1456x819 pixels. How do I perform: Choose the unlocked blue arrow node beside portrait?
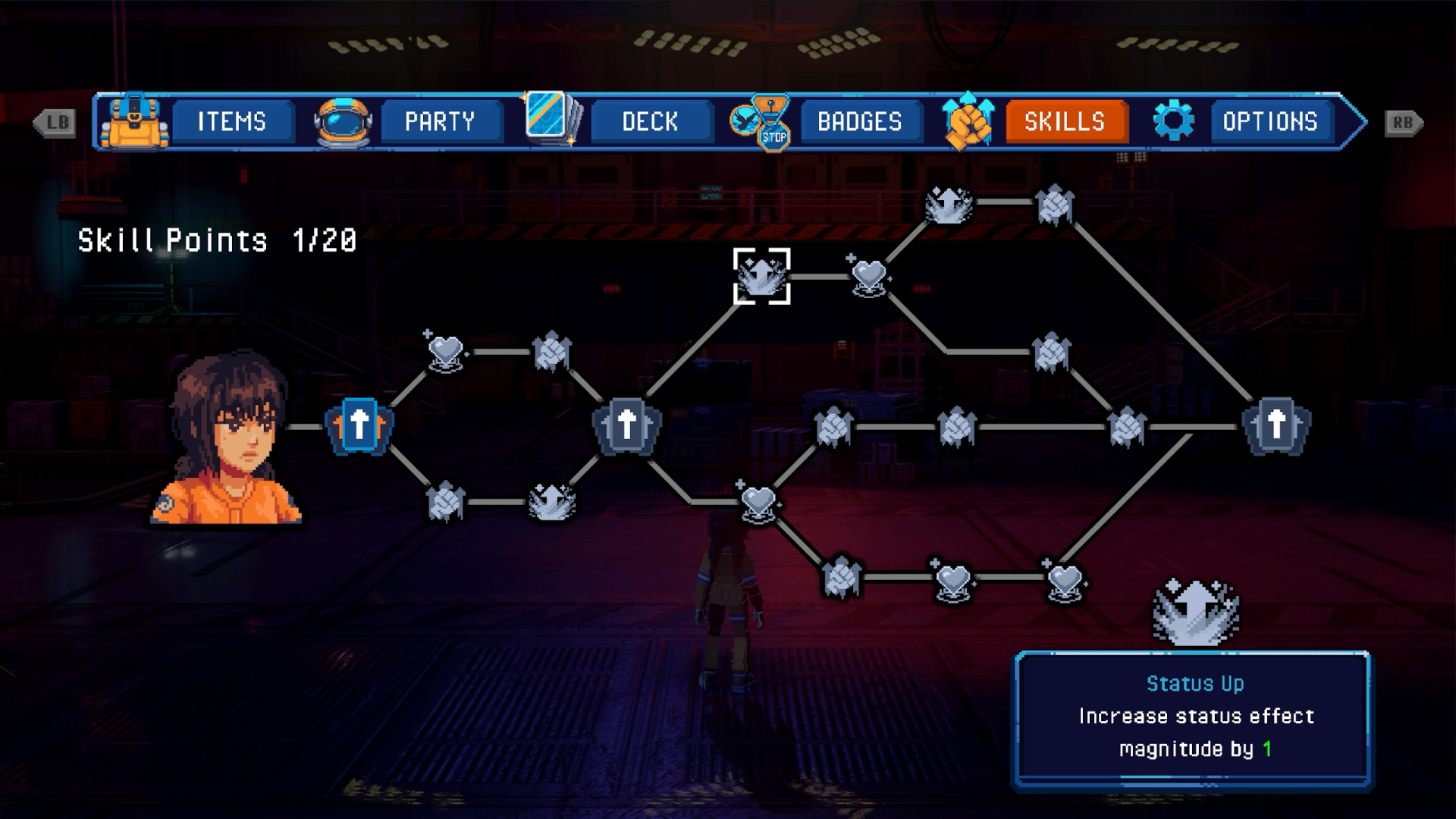coord(359,425)
